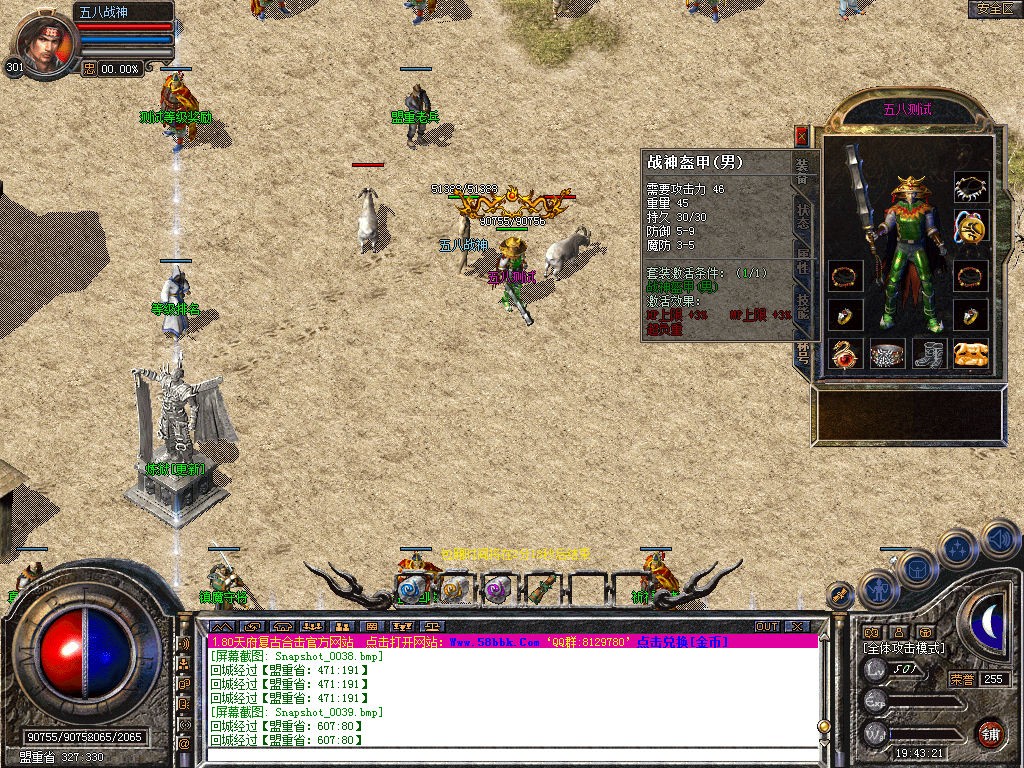Use the purple scroll in the hotbar
1024x768 pixels.
coord(496,590)
